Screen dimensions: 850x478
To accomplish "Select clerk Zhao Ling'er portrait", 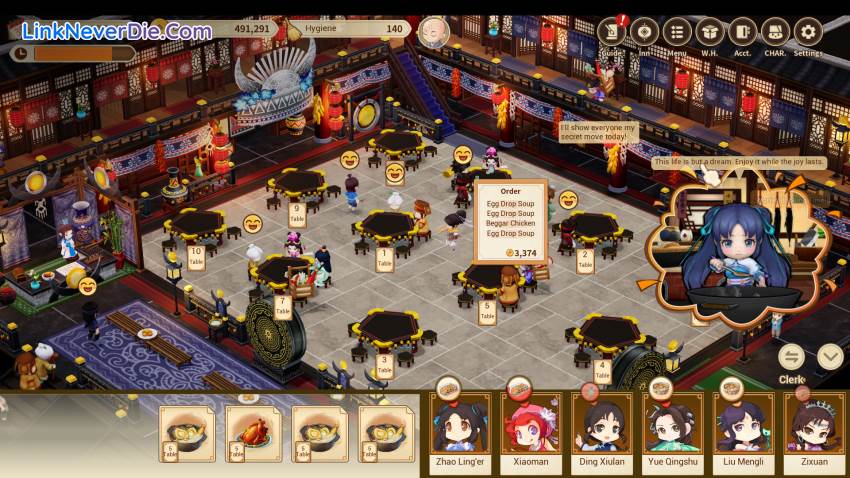I will coord(460,426).
